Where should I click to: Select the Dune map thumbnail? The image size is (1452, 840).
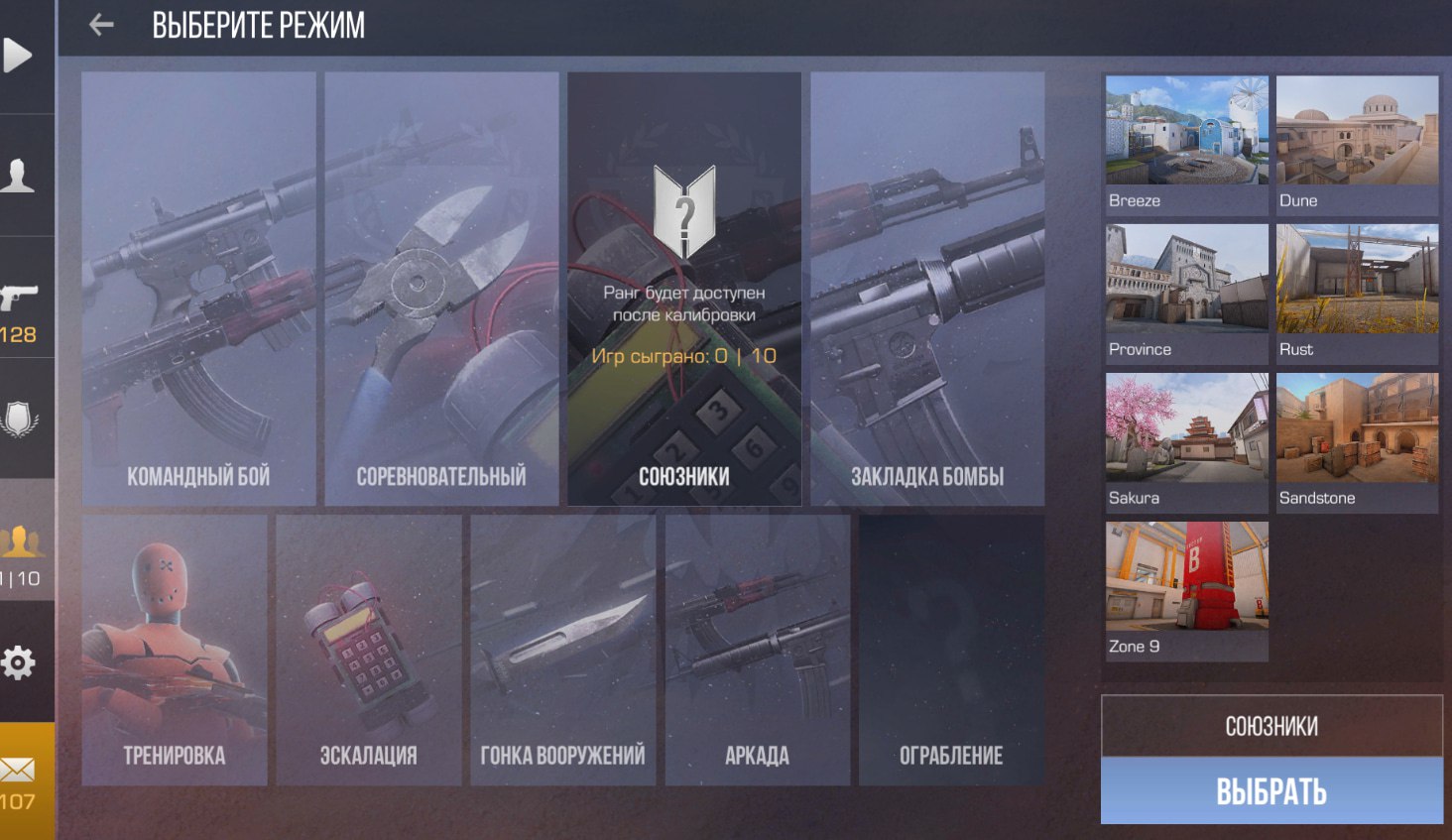click(x=1357, y=145)
